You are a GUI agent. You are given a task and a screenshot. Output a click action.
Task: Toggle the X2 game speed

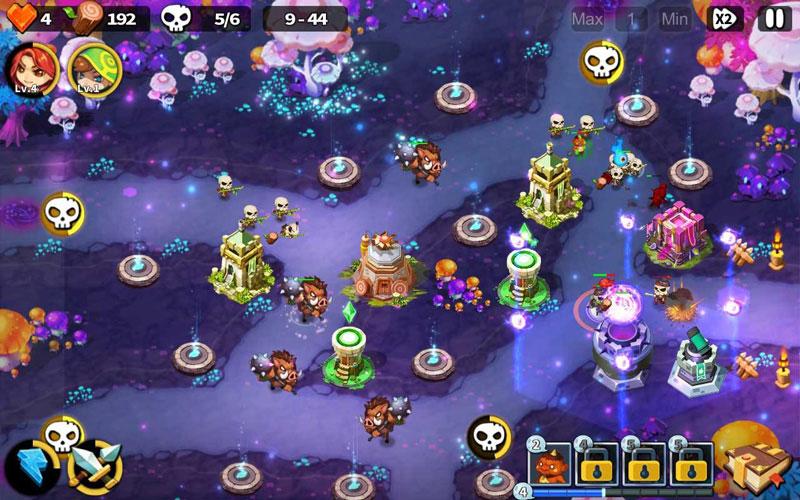point(725,18)
